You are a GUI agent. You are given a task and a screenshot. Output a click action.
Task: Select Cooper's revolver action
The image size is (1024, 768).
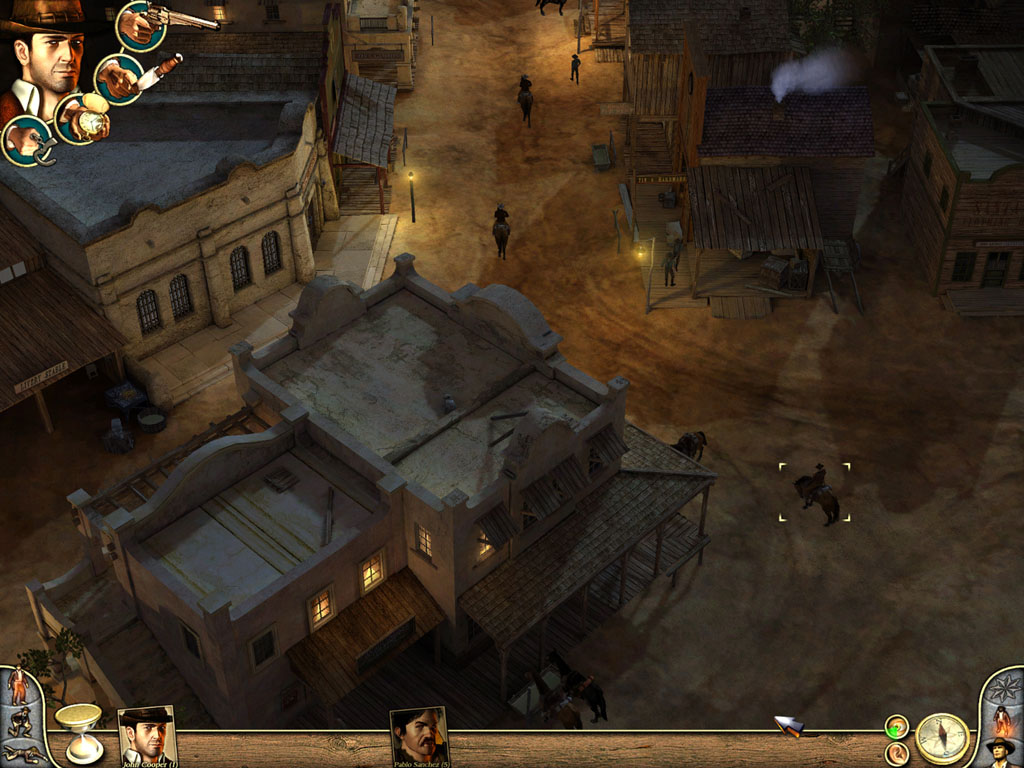click(142, 25)
